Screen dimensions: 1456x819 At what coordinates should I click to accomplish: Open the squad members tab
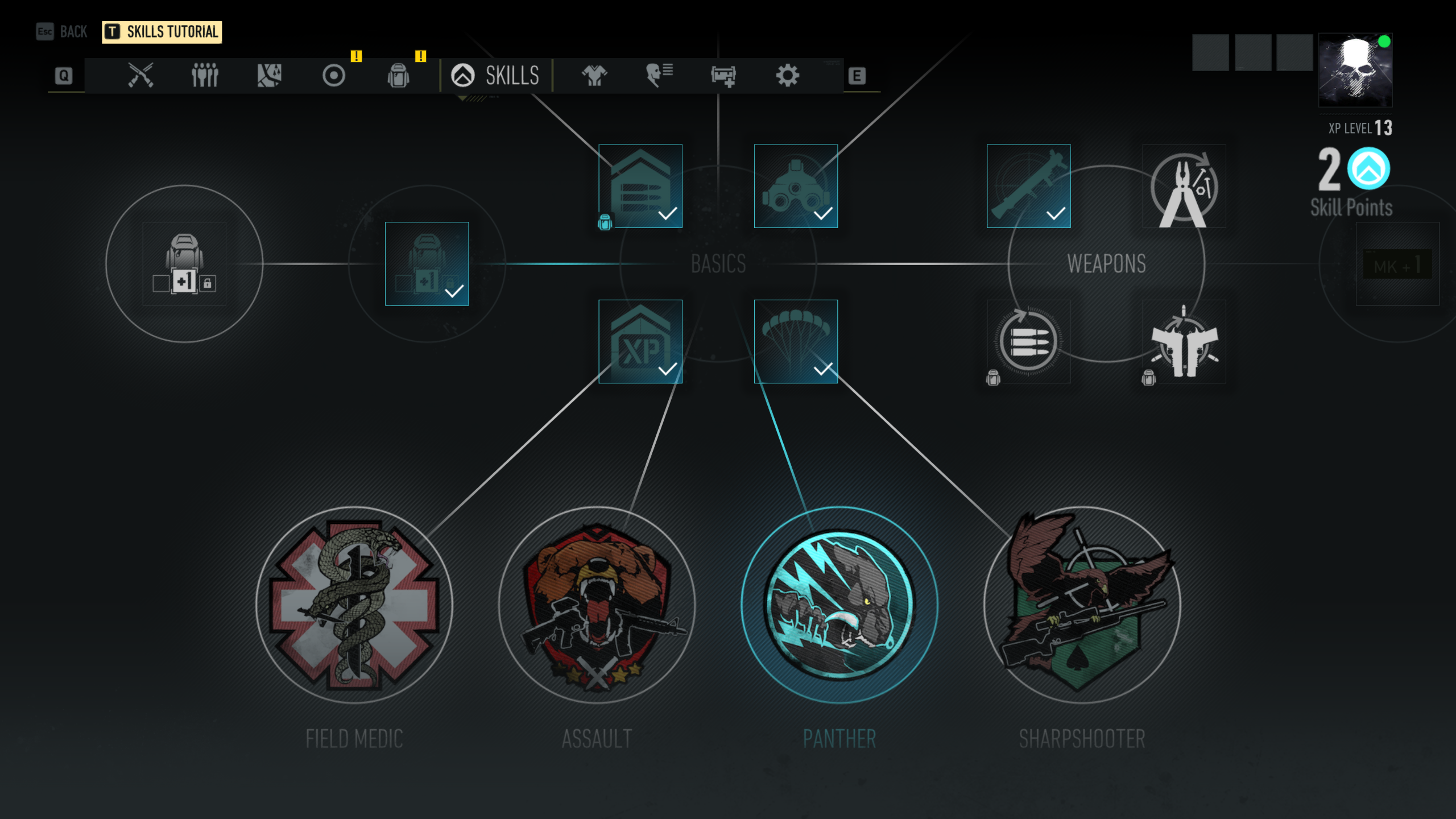tap(205, 75)
